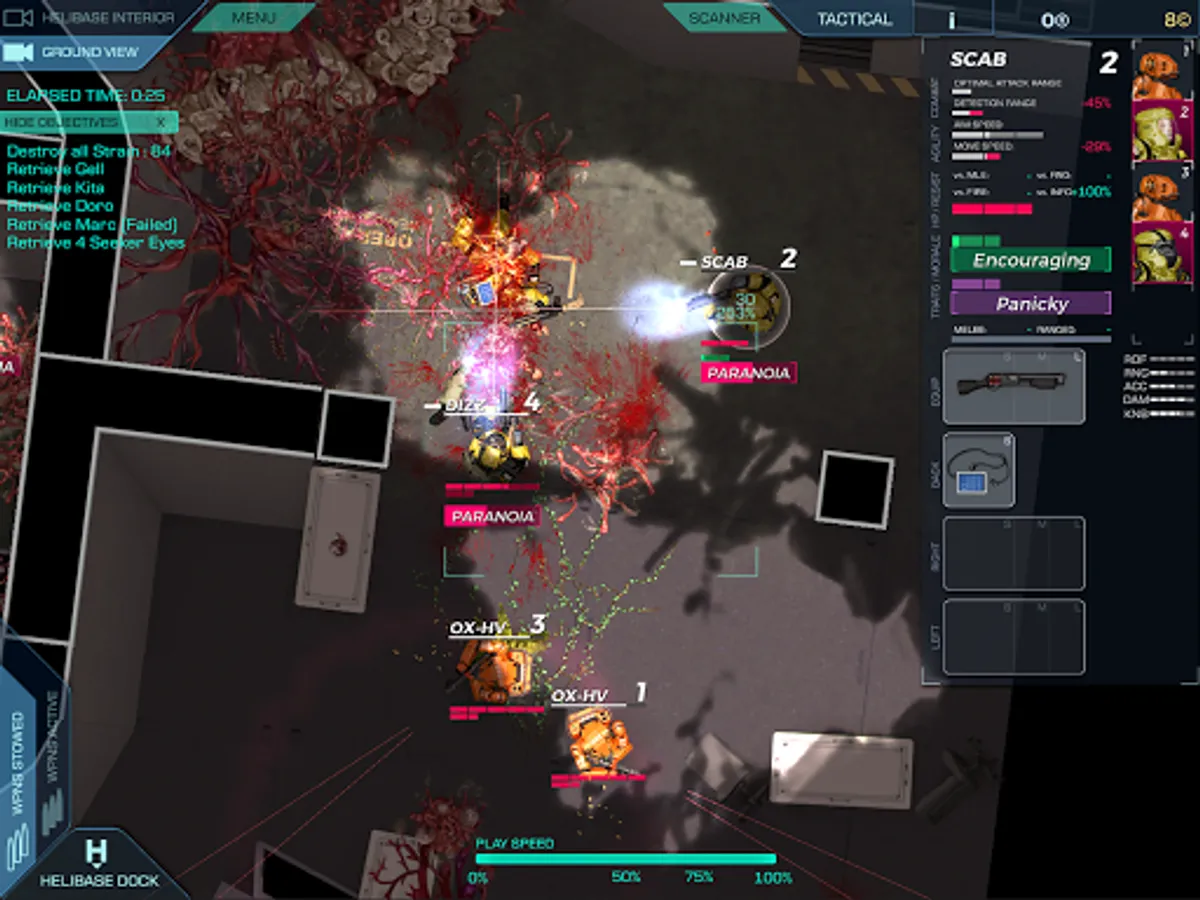Set play speed to 50%
This screenshot has width=1200, height=900.
pyautogui.click(x=626, y=877)
